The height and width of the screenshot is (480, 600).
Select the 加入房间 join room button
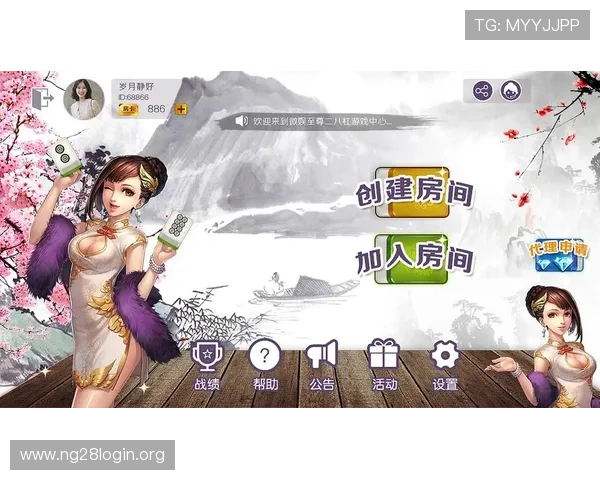pos(415,258)
